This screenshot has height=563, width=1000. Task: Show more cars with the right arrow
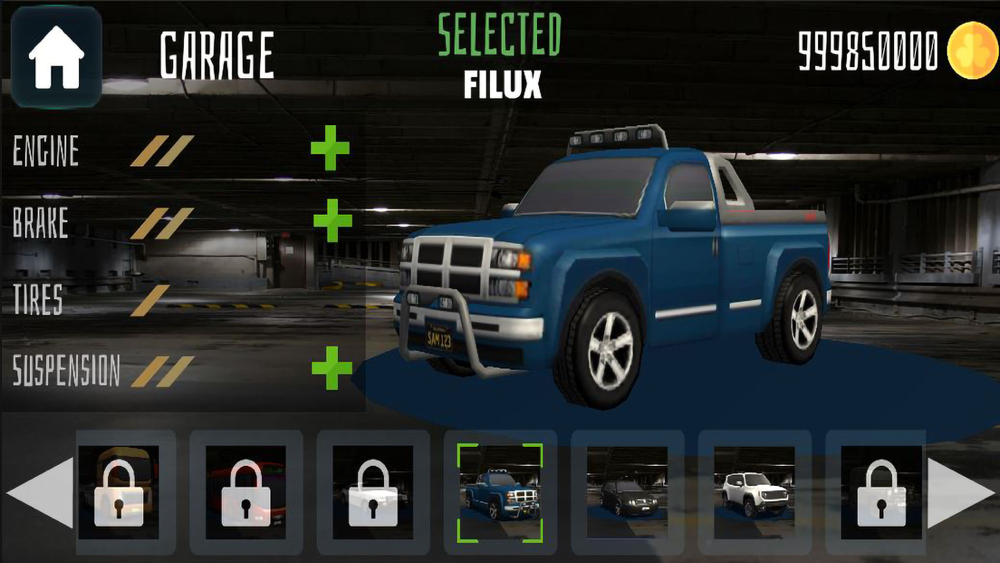click(x=960, y=492)
